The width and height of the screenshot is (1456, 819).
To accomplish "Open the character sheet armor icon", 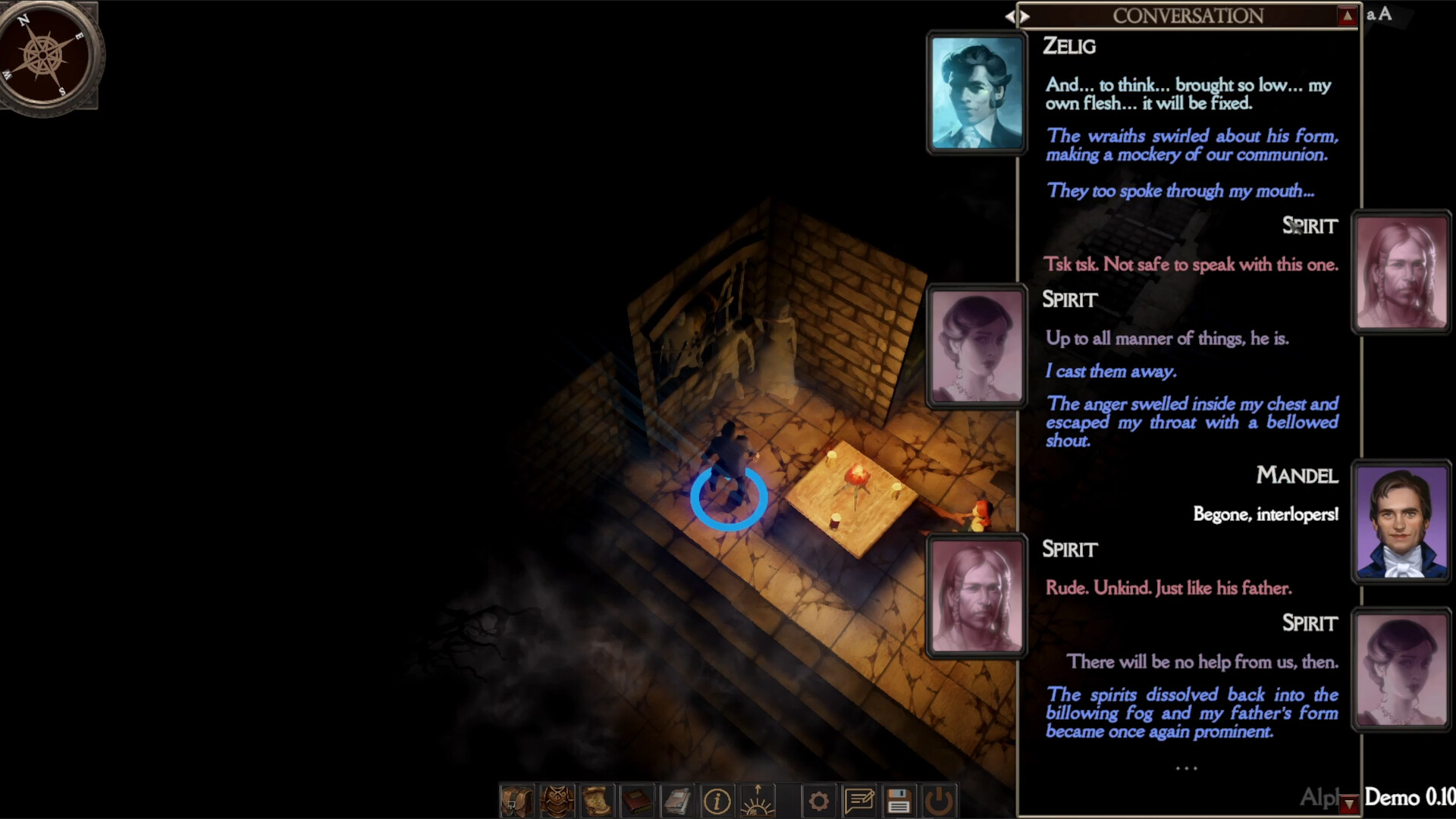I will pyautogui.click(x=558, y=800).
